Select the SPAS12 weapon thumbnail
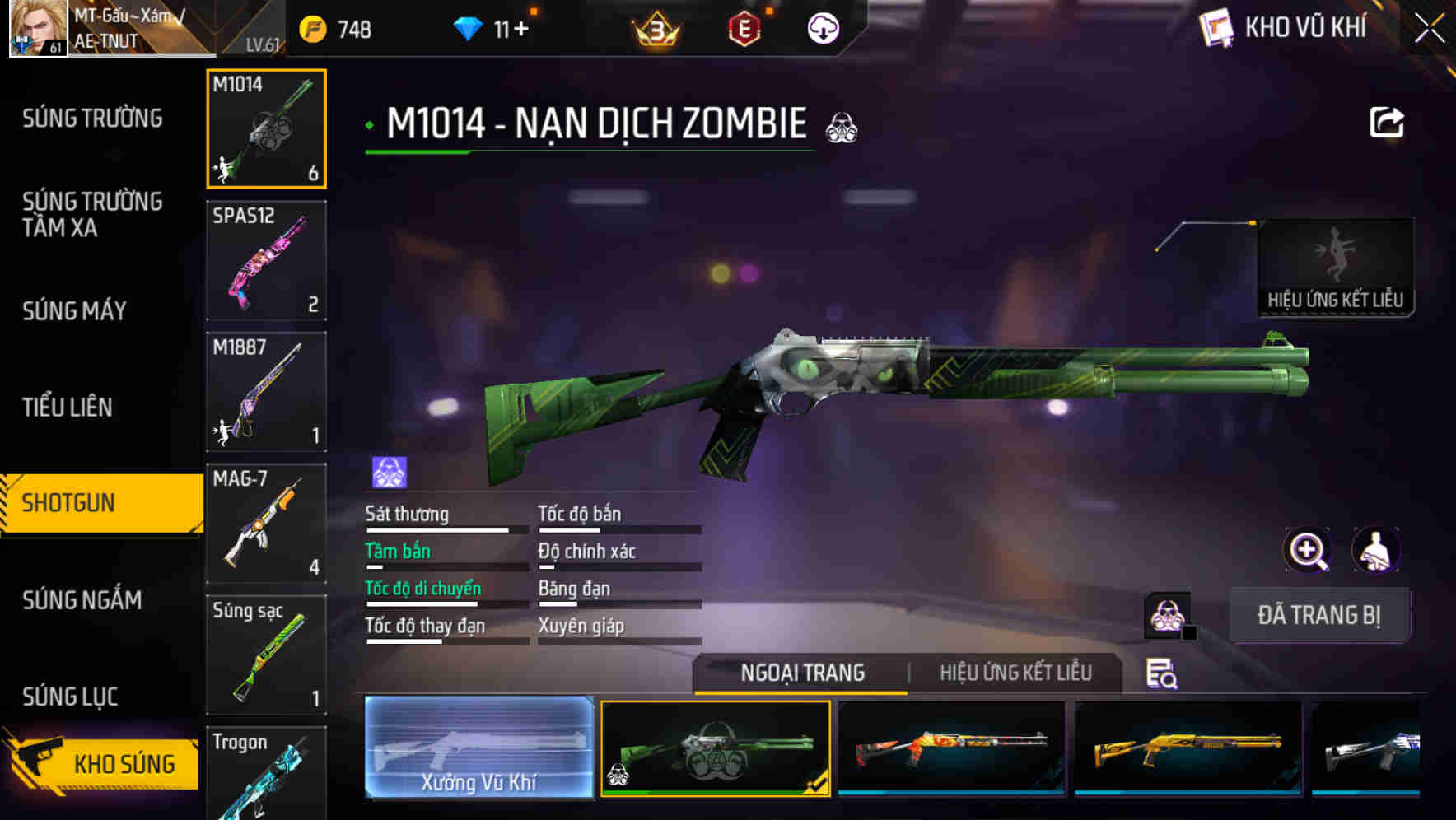This screenshot has height=820, width=1456. click(x=265, y=259)
